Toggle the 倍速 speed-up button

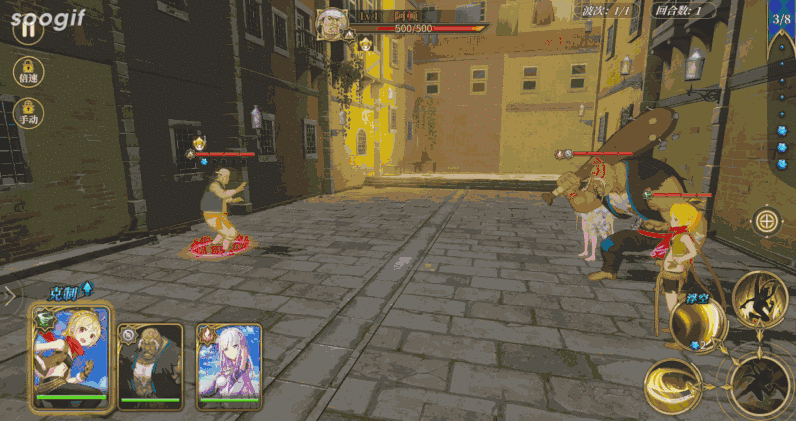27,71
